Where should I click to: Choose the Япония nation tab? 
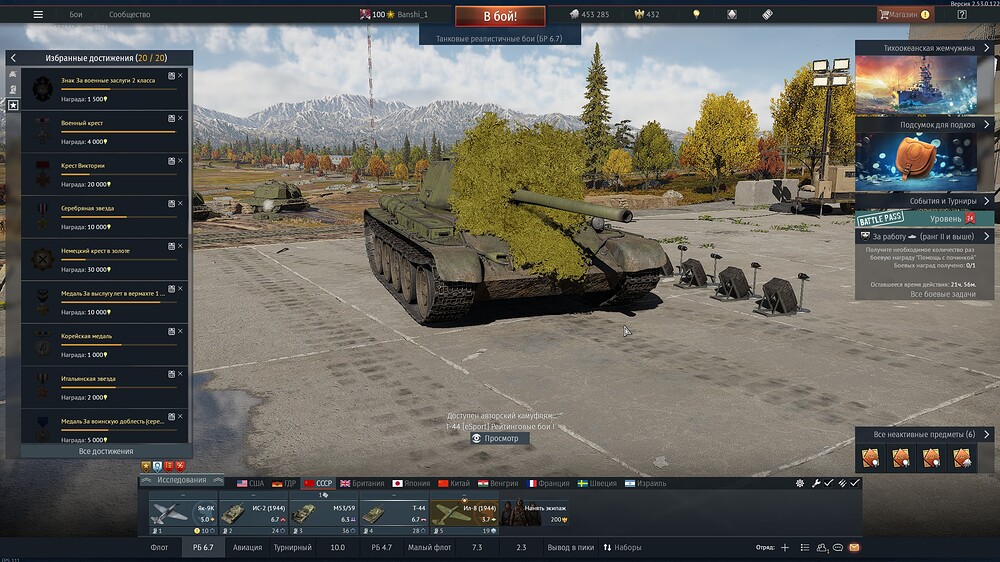pos(411,483)
